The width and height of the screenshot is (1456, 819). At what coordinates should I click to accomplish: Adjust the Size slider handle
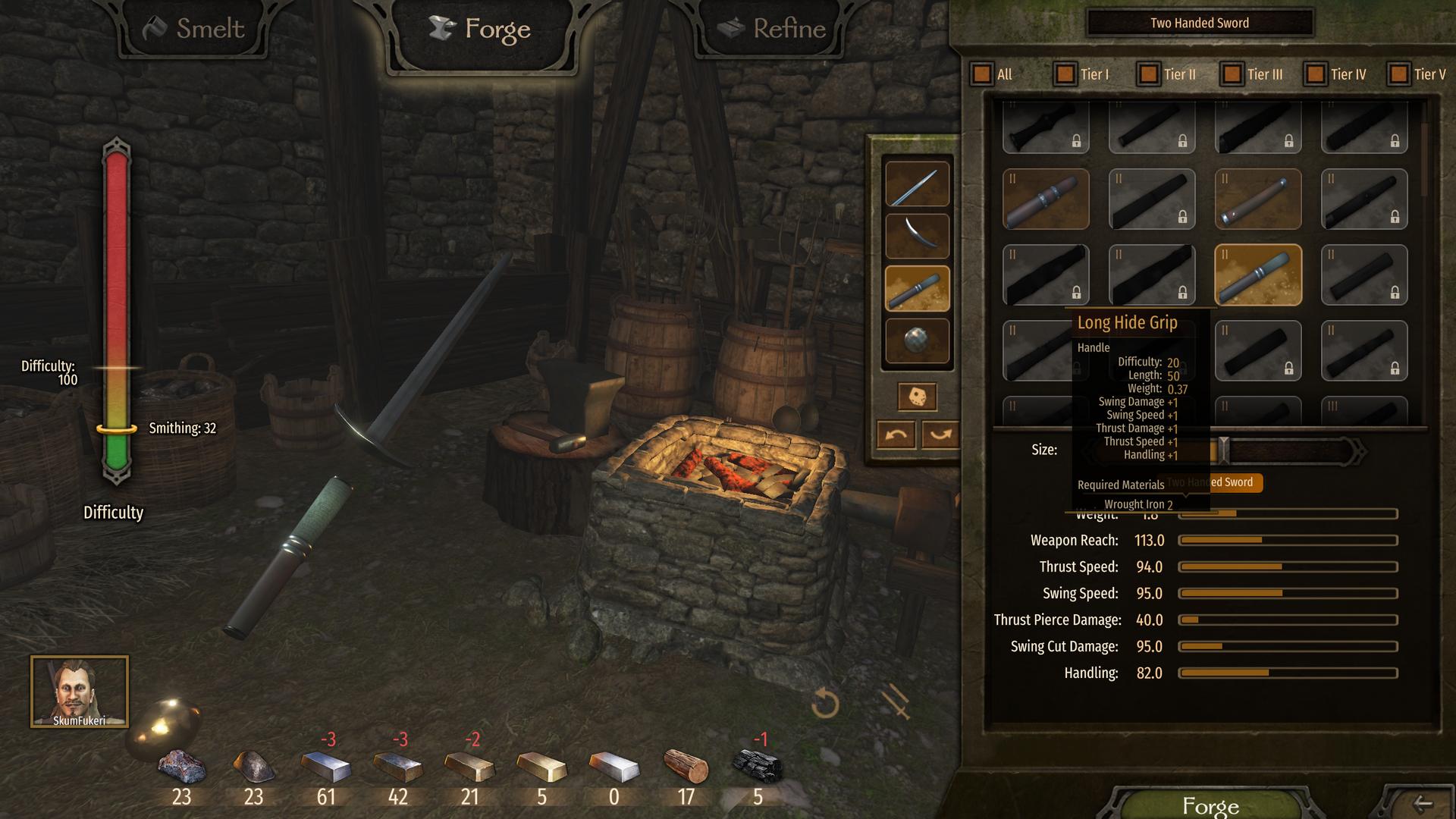click(x=1223, y=450)
